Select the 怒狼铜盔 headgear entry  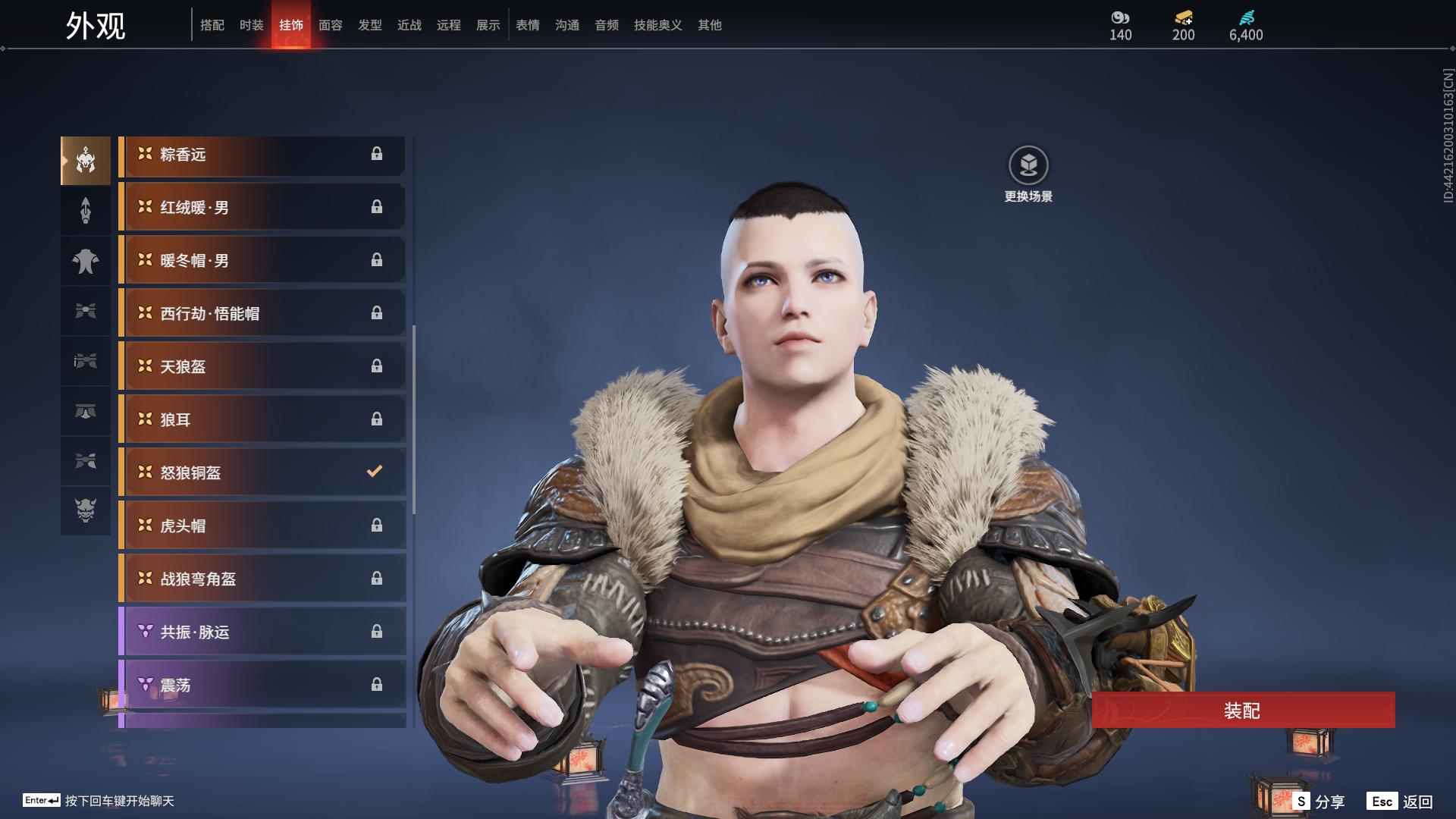pos(262,472)
